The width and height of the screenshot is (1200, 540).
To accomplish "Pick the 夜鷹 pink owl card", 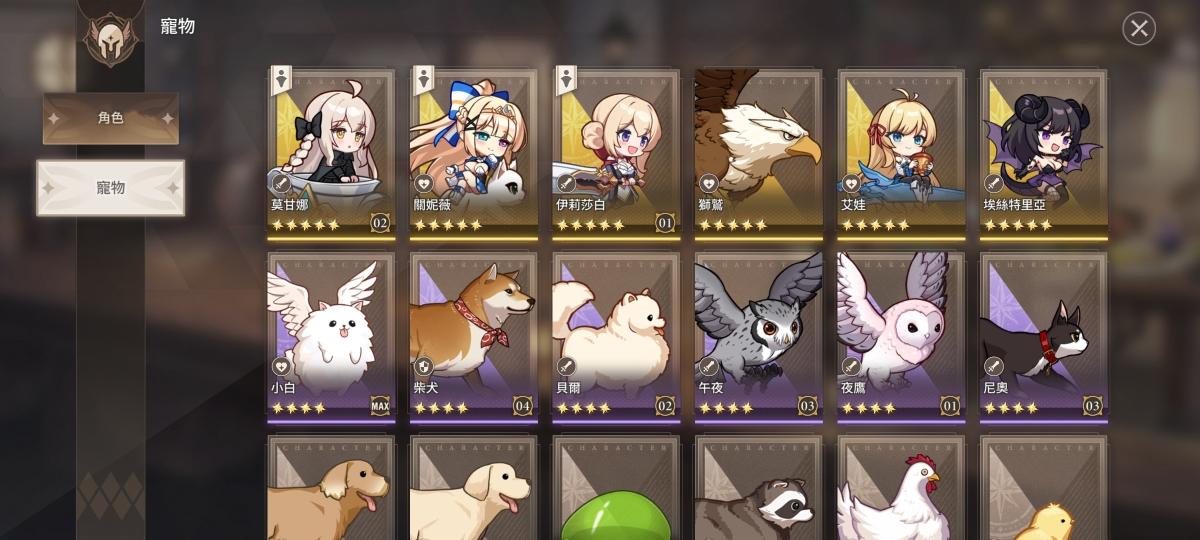I will [x=901, y=335].
